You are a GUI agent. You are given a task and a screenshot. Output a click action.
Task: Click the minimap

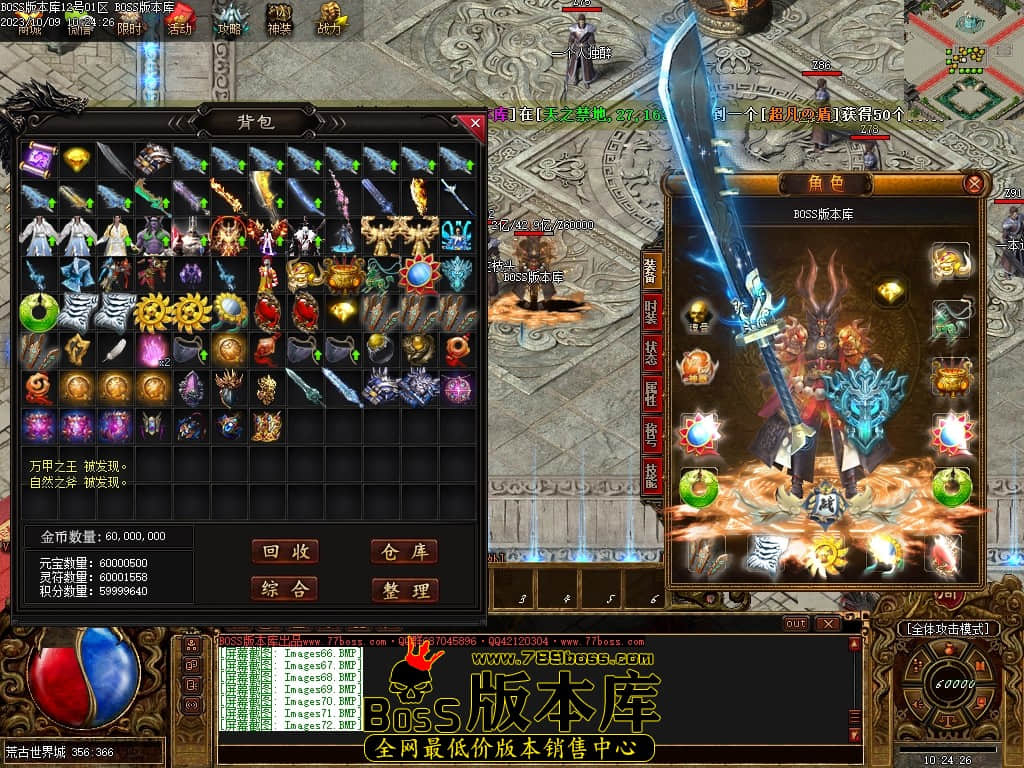(964, 58)
